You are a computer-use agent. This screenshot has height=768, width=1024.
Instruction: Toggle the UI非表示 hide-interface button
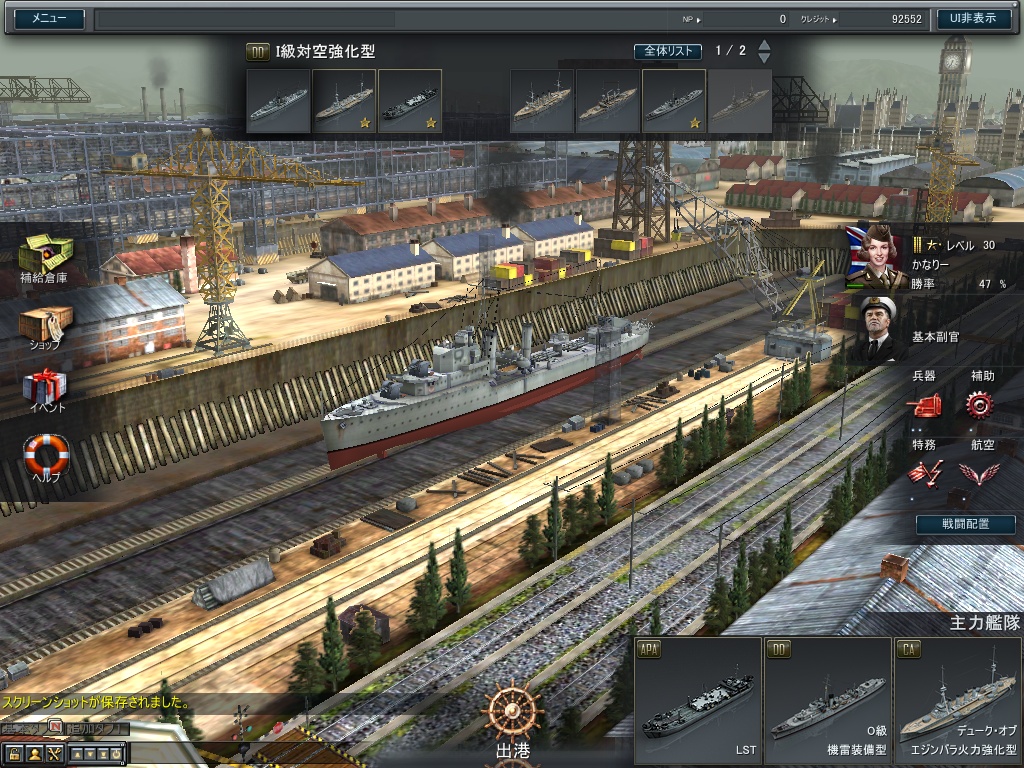972,18
